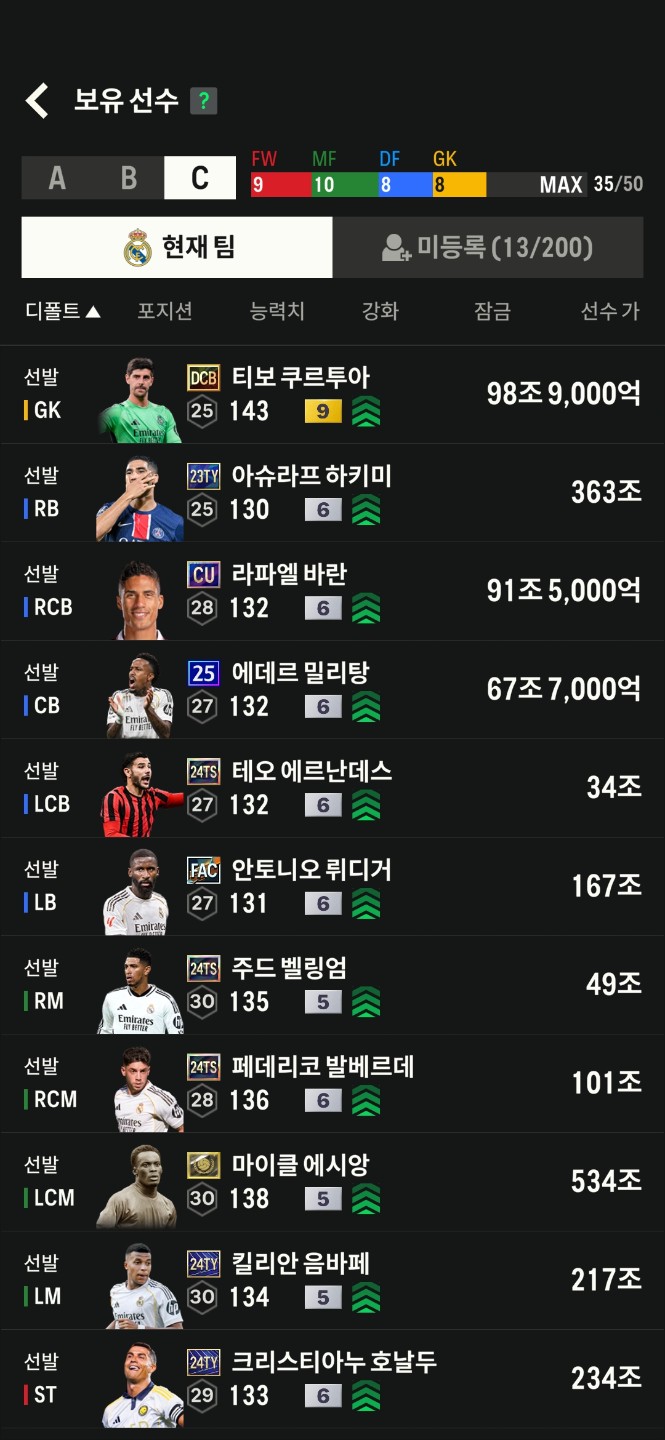Switch to squad A tab
Screen dimensions: 665x1440
click(57, 178)
